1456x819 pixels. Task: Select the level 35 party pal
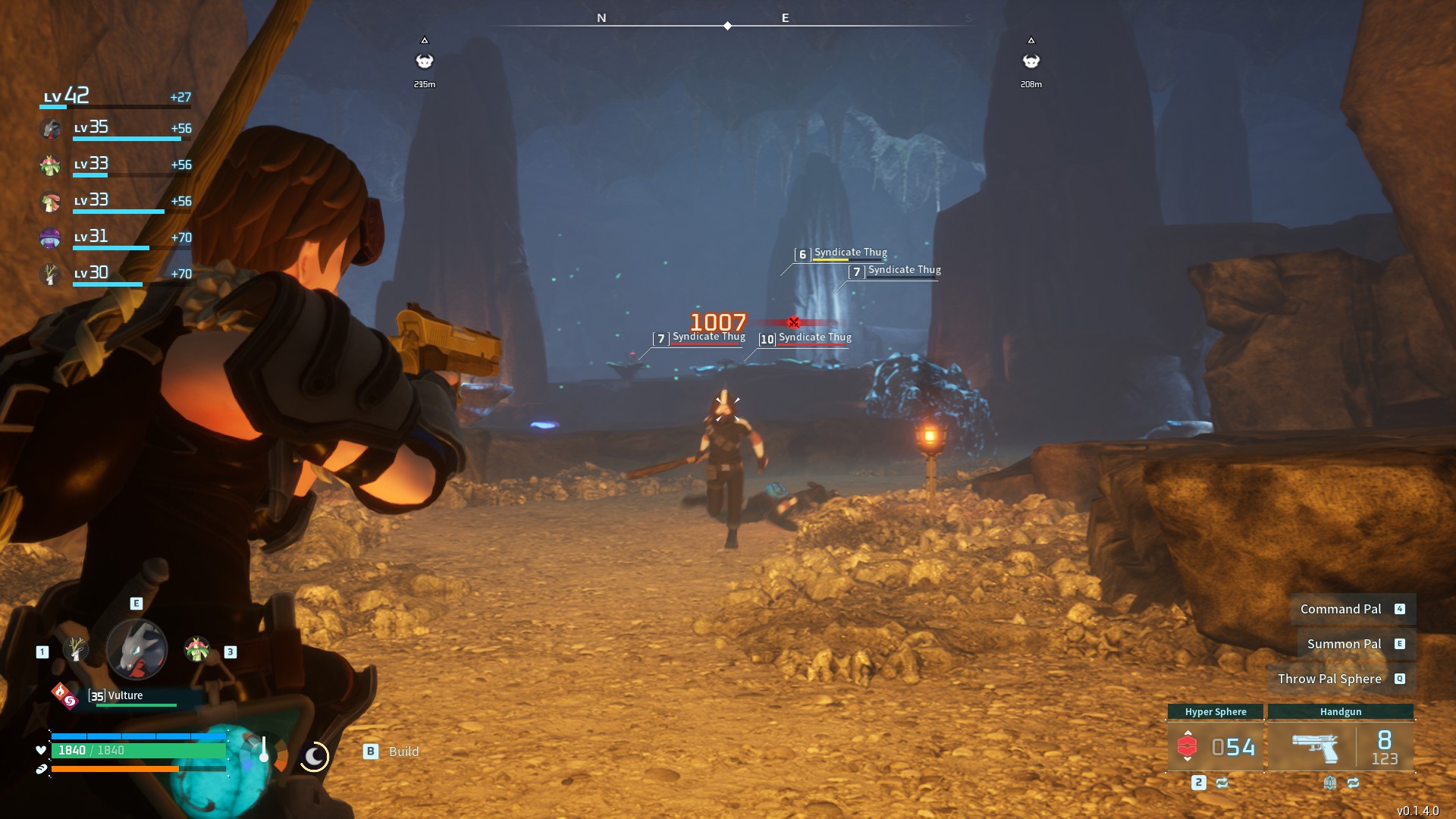tap(51, 128)
